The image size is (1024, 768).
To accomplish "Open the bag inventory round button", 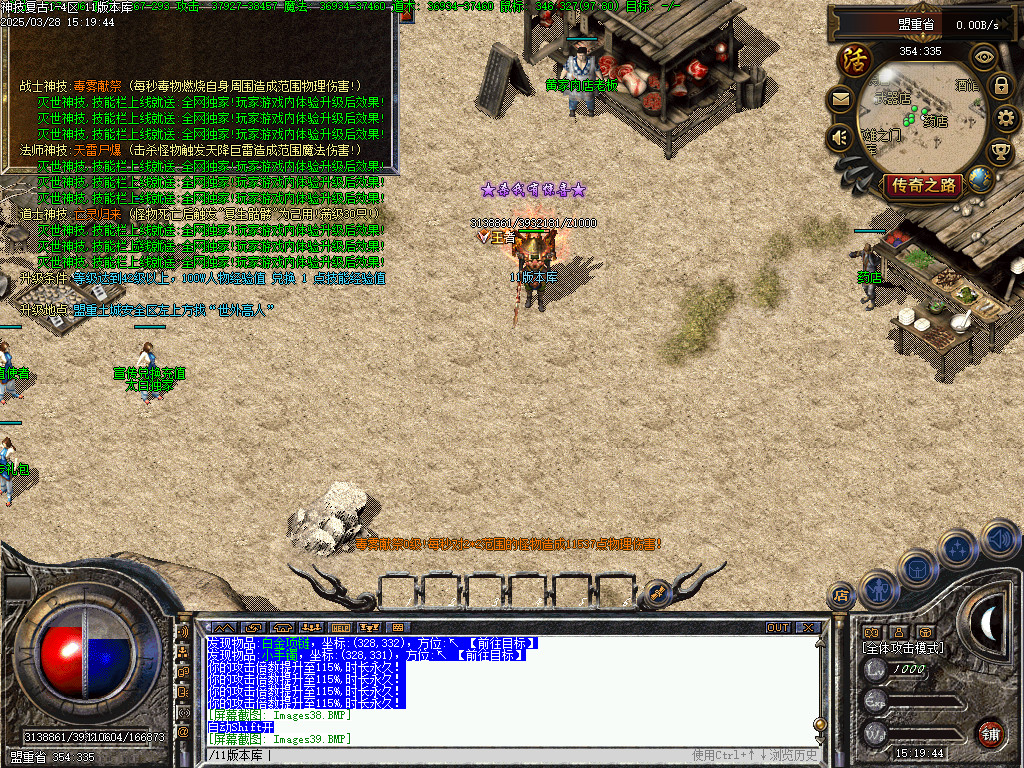I will [917, 568].
